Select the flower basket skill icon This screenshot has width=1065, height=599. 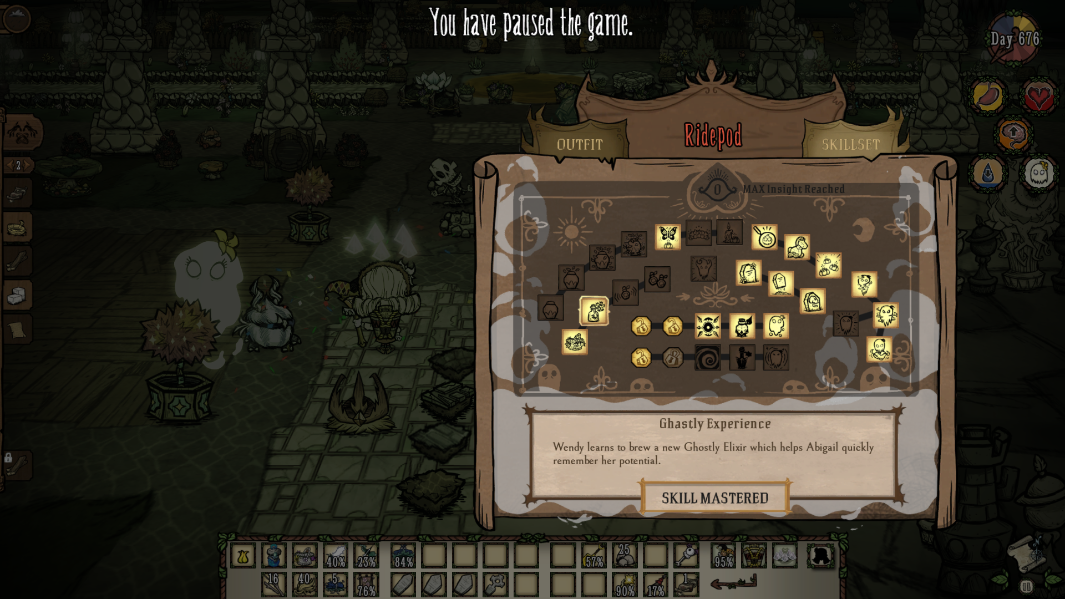575,342
